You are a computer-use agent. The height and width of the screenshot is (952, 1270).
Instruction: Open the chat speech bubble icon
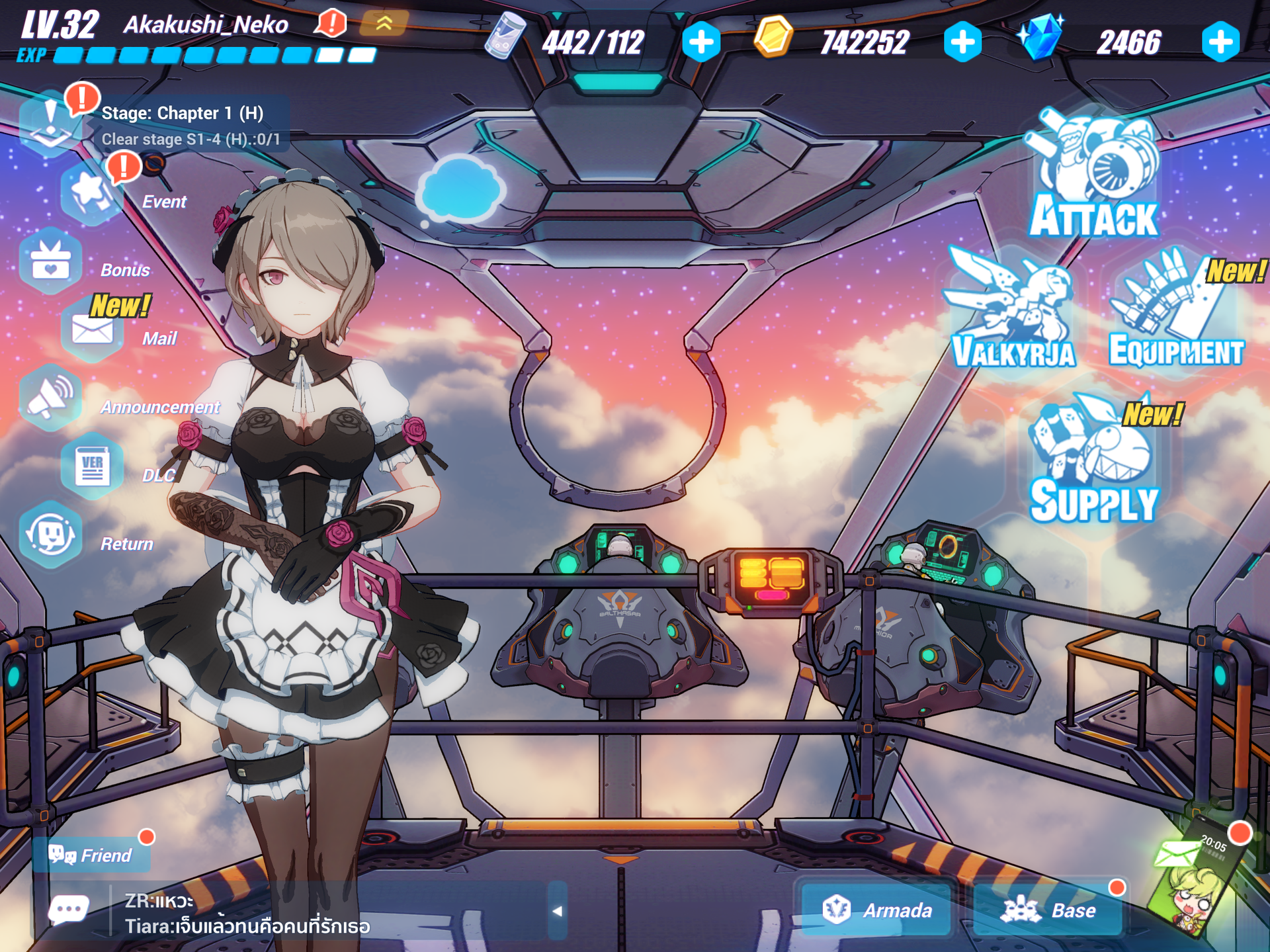click(68, 911)
